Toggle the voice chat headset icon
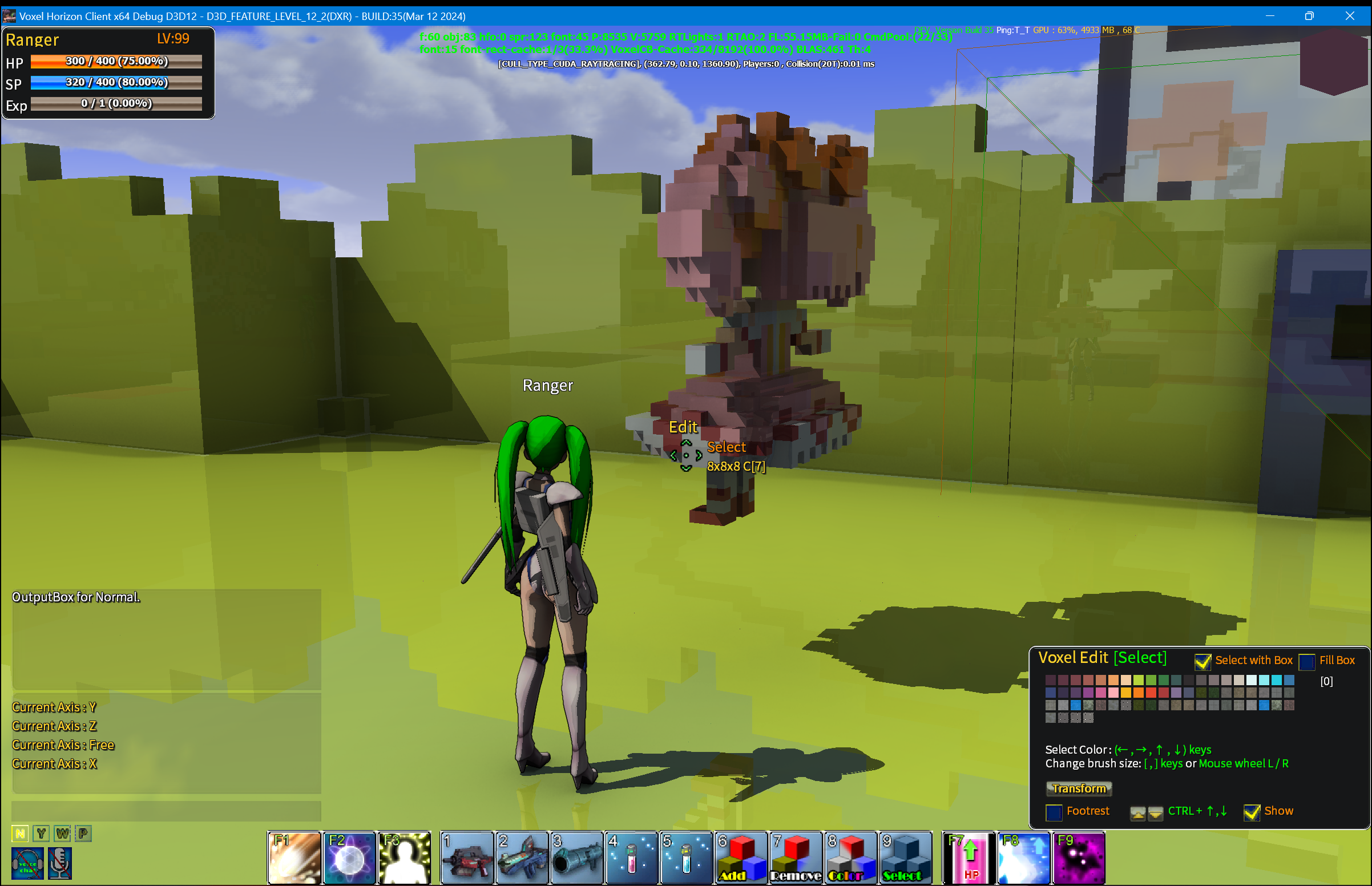 tap(27, 864)
